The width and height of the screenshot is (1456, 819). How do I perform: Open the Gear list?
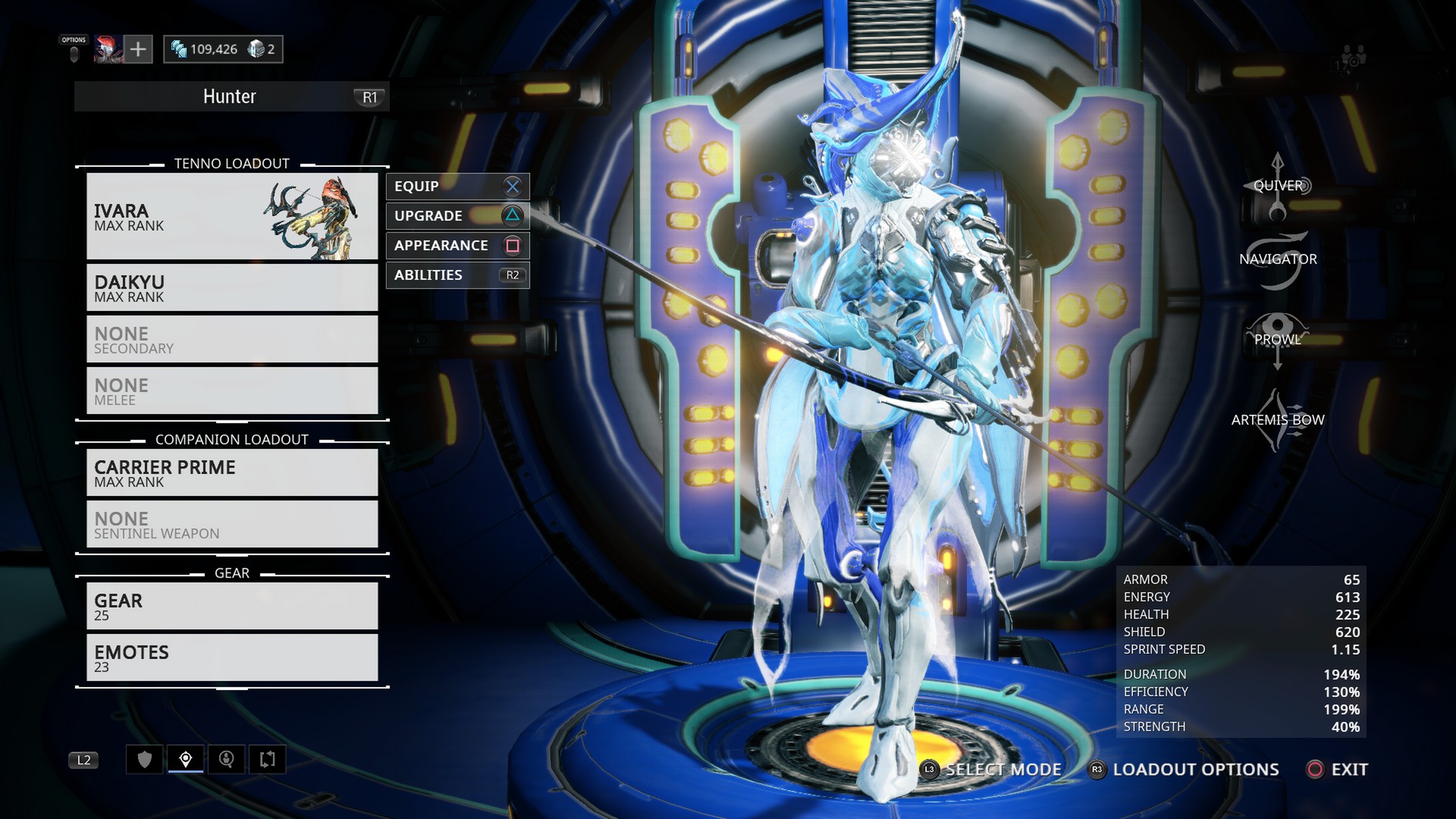click(232, 607)
